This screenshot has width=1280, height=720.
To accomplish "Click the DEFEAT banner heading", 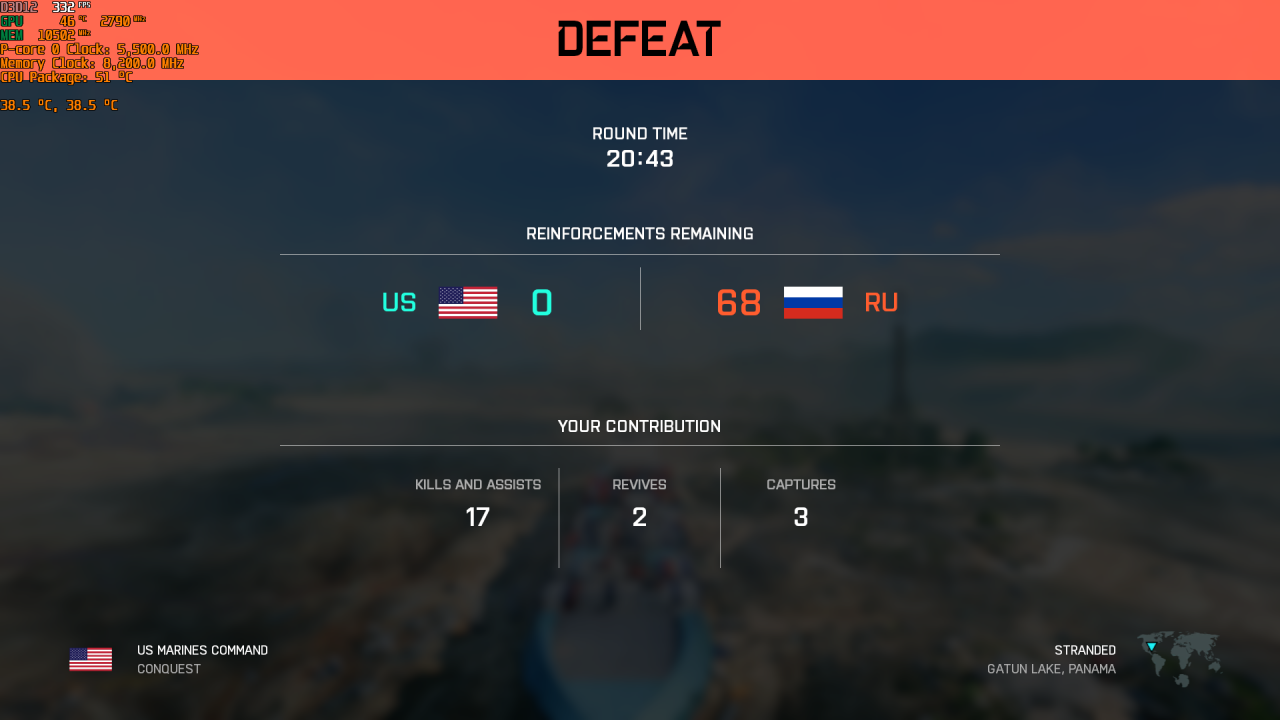I will [639, 38].
